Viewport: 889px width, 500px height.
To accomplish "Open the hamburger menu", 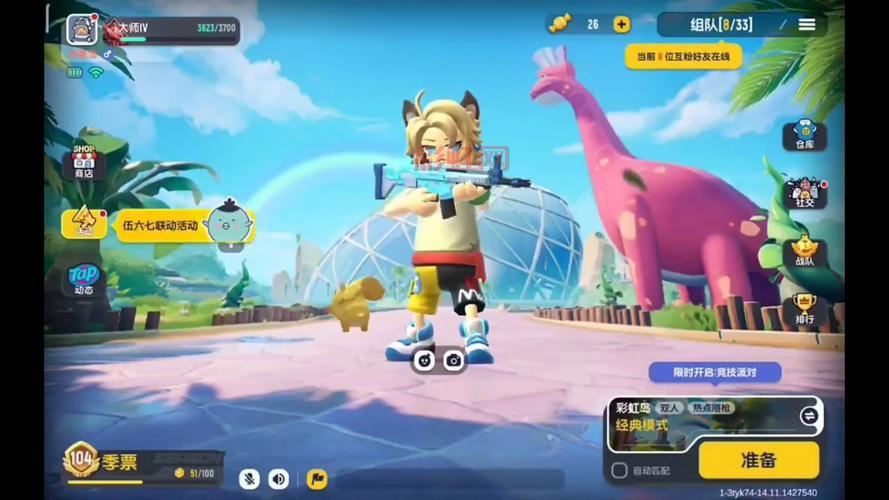I will click(x=807, y=24).
